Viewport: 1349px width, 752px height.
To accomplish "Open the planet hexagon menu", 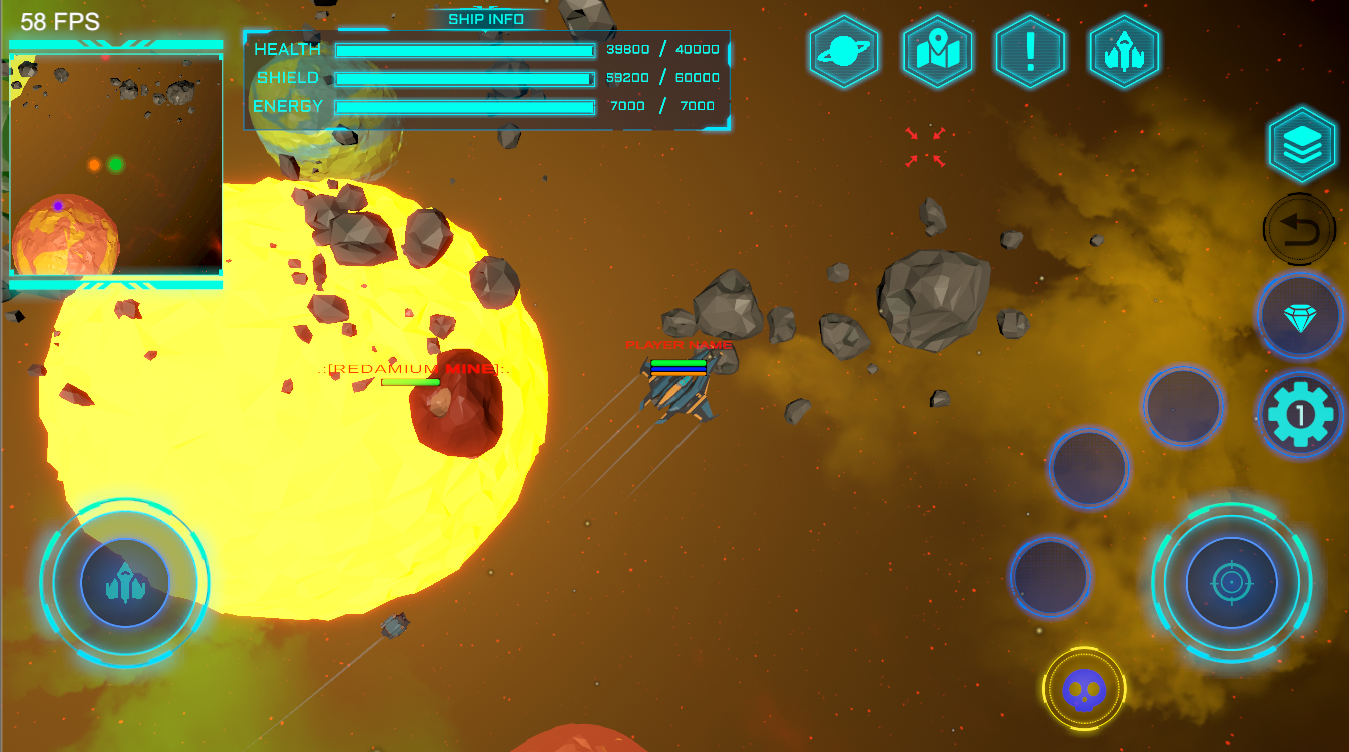I will point(844,51).
